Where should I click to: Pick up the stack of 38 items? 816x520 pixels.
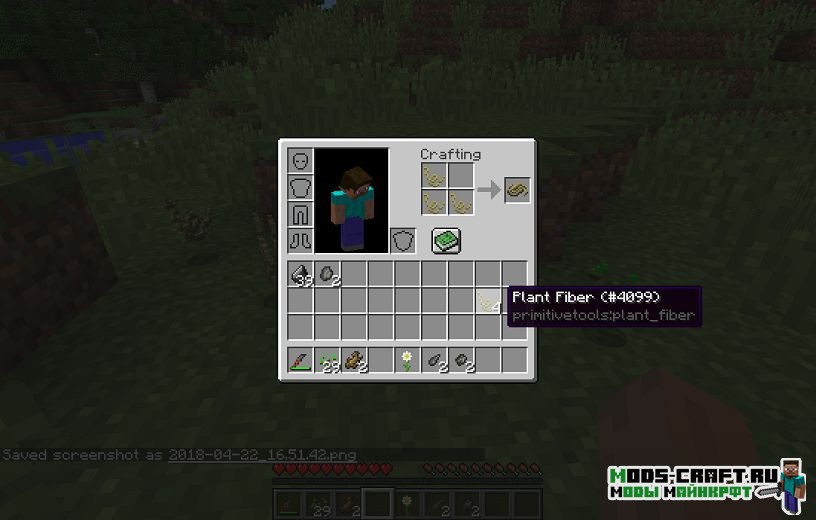[301, 274]
